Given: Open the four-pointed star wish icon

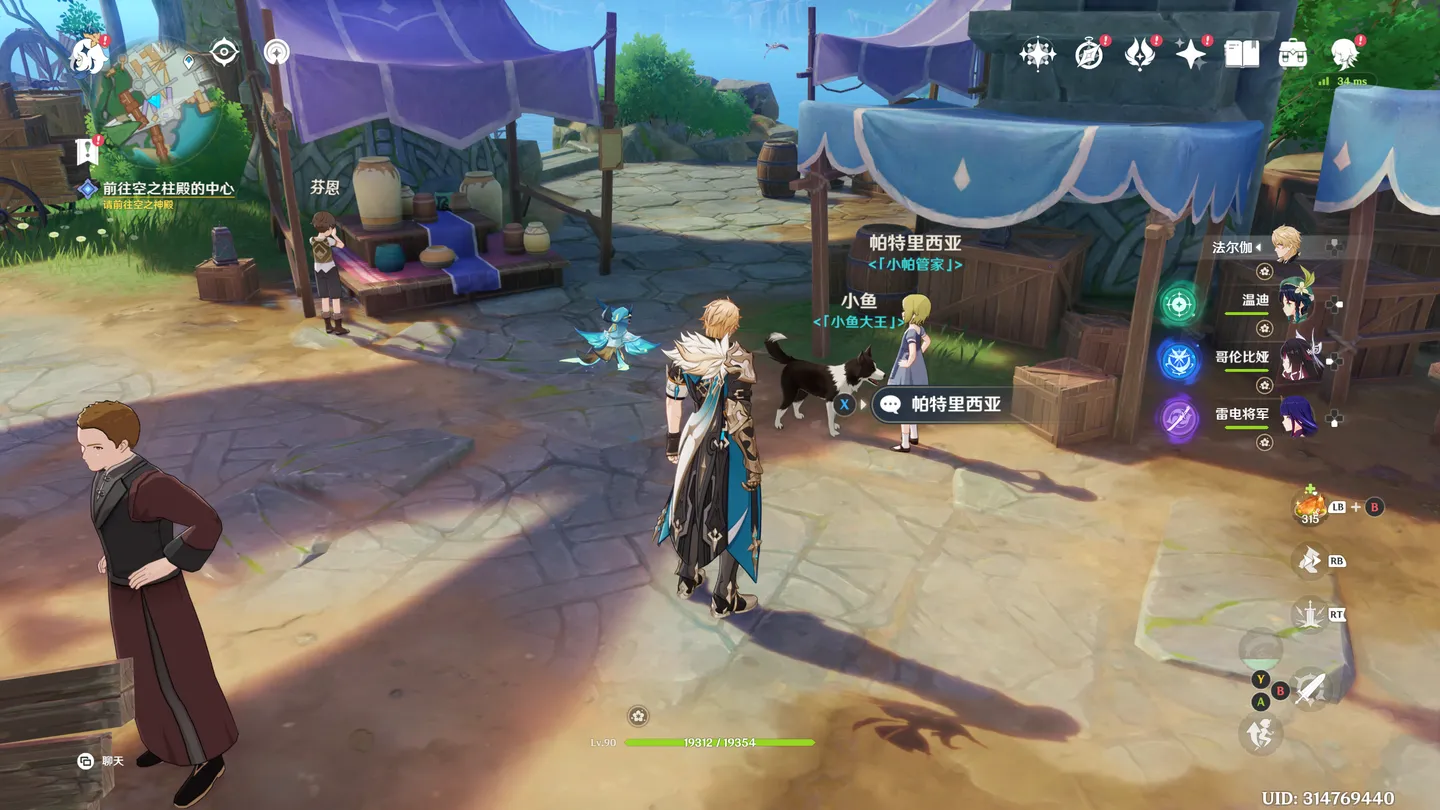Looking at the screenshot, I should (1190, 54).
